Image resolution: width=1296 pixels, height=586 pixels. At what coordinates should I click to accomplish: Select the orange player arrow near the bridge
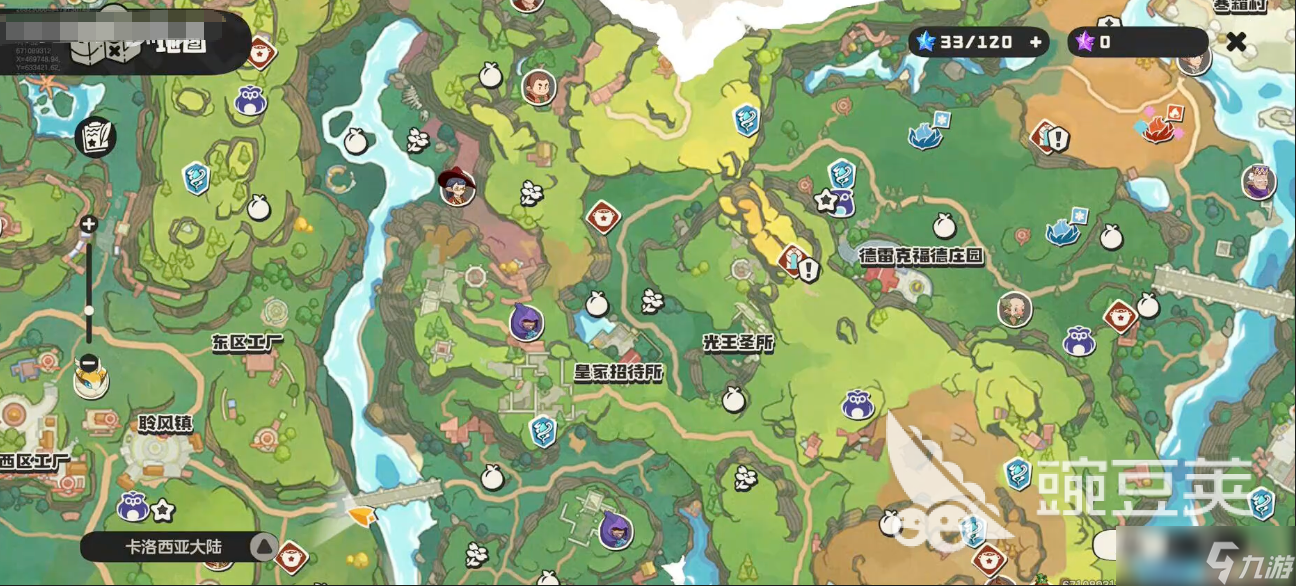coord(360,514)
